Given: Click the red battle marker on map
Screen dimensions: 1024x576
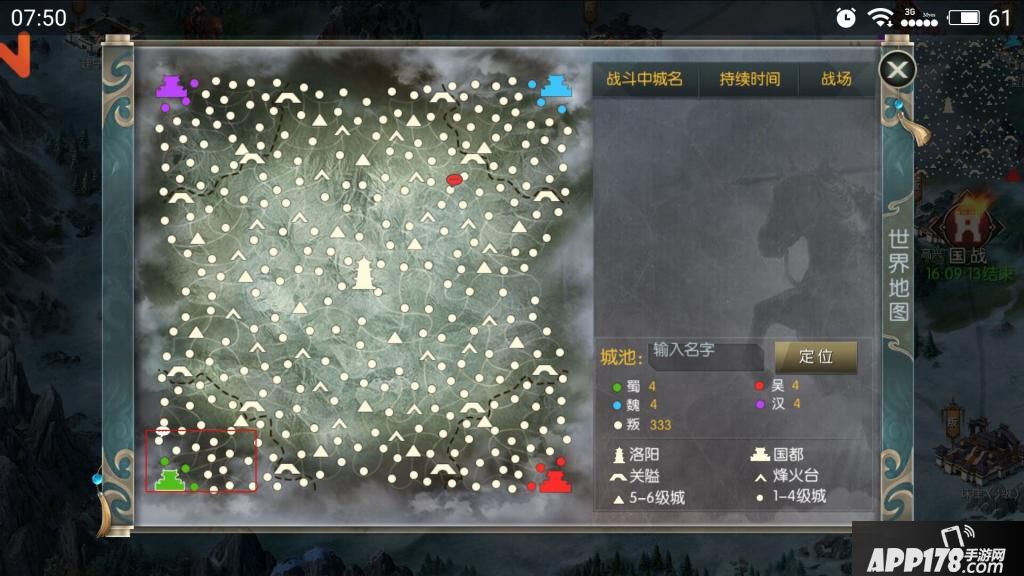Looking at the screenshot, I should [x=454, y=180].
